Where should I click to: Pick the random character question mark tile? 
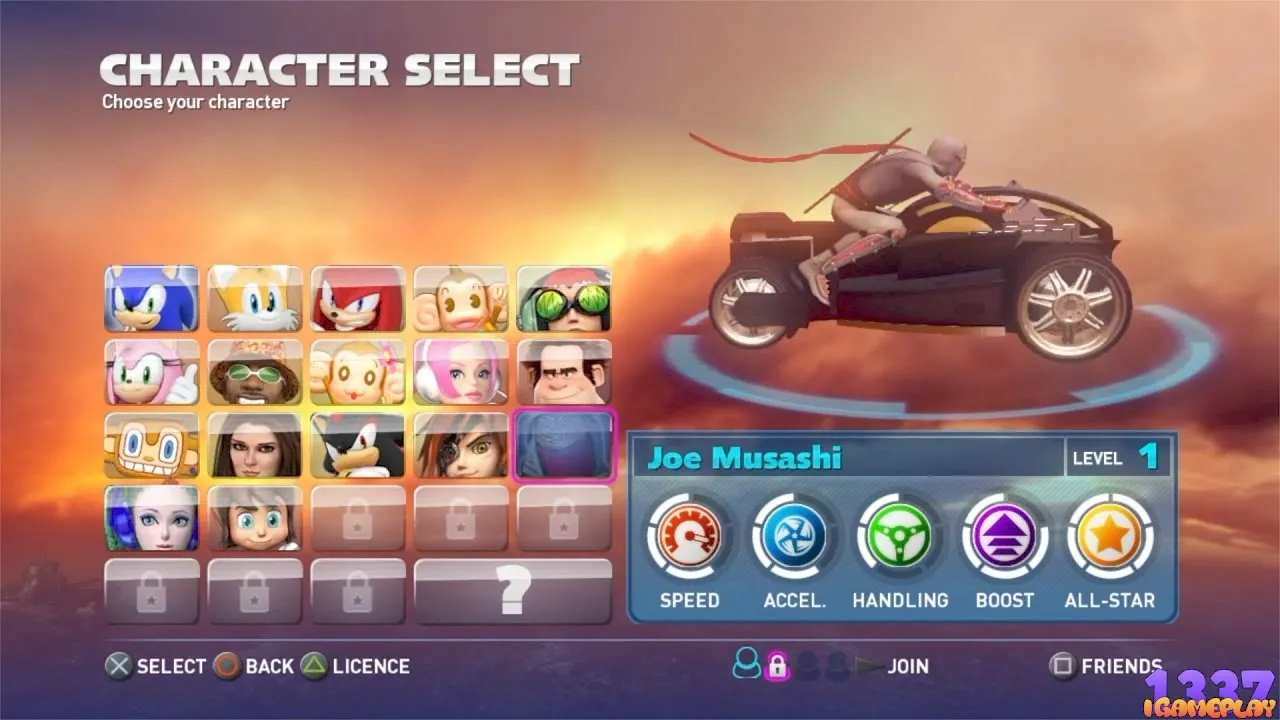(512, 592)
